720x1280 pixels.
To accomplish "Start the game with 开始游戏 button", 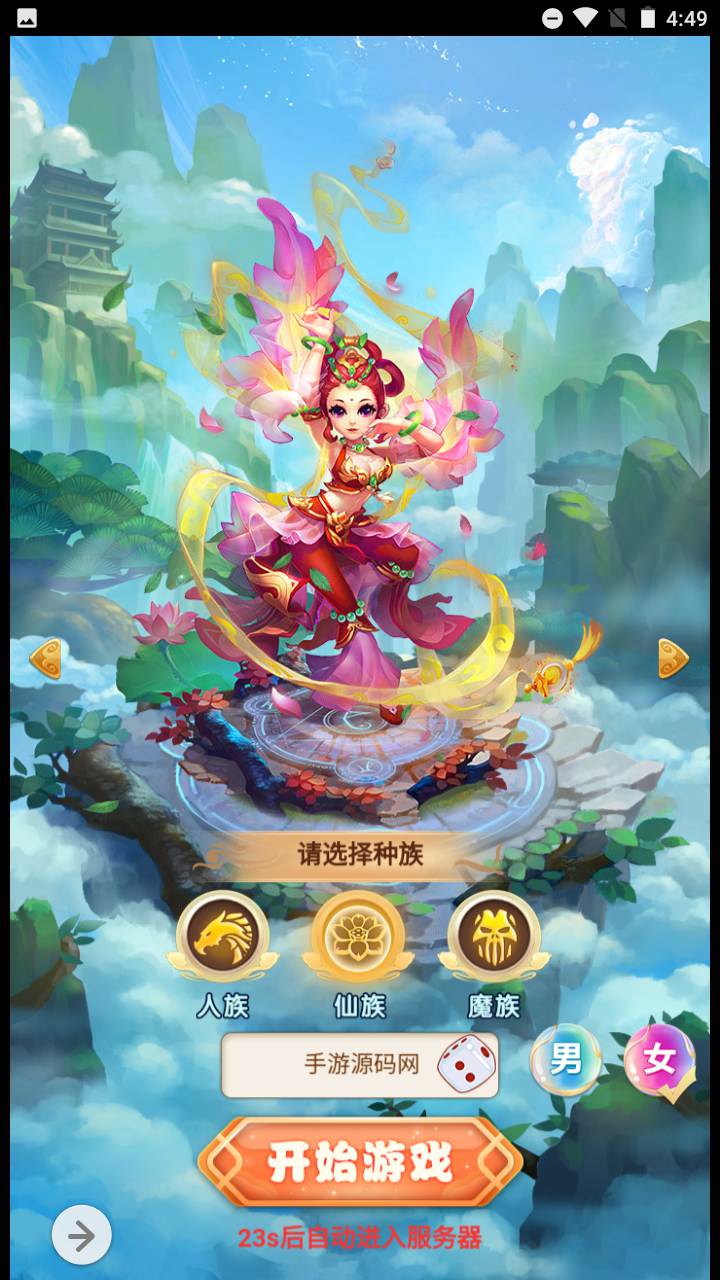I will coord(360,1162).
